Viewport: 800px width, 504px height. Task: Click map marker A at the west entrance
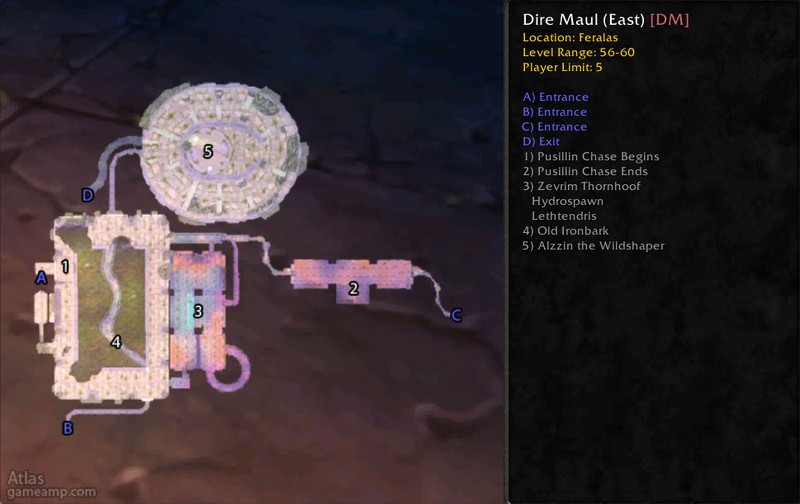(x=41, y=279)
